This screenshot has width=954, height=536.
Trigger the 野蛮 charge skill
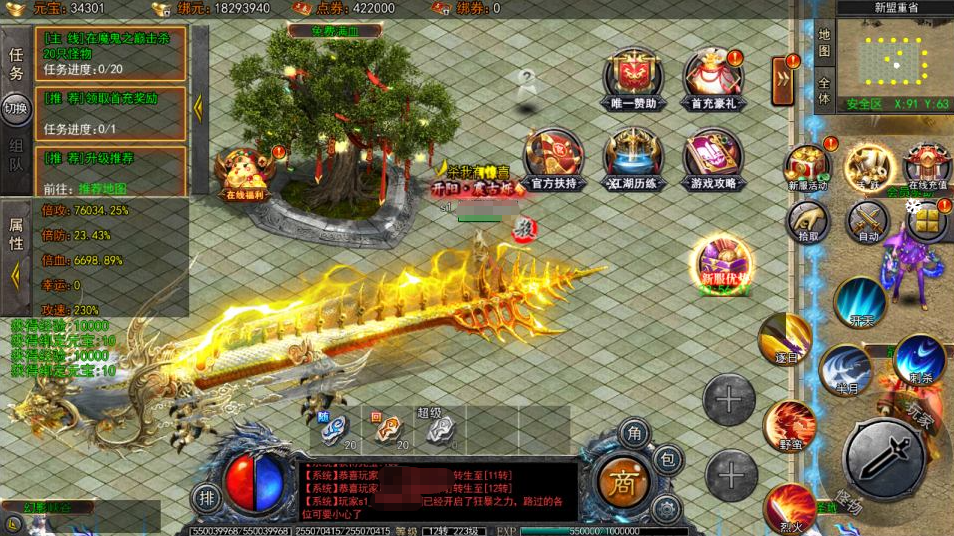point(790,426)
